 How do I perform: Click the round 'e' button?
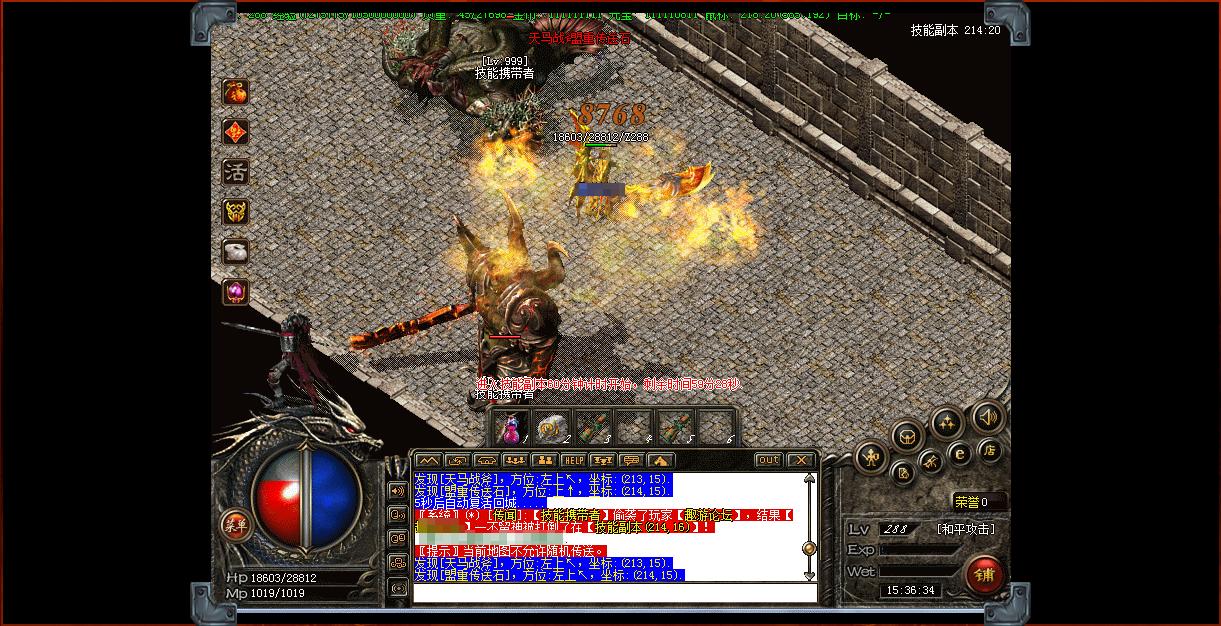pos(960,453)
